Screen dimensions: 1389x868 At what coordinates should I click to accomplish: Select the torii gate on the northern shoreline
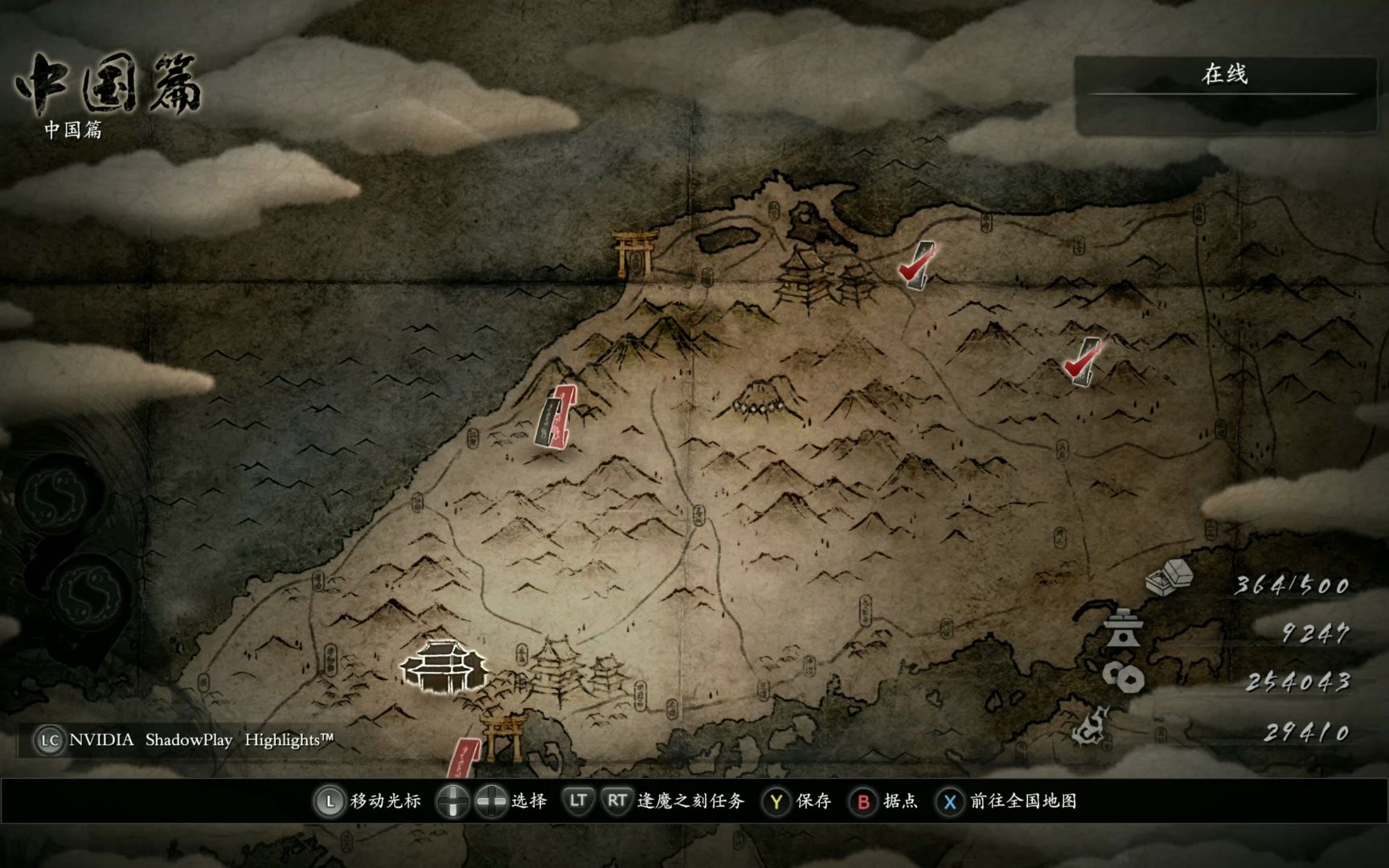[635, 252]
